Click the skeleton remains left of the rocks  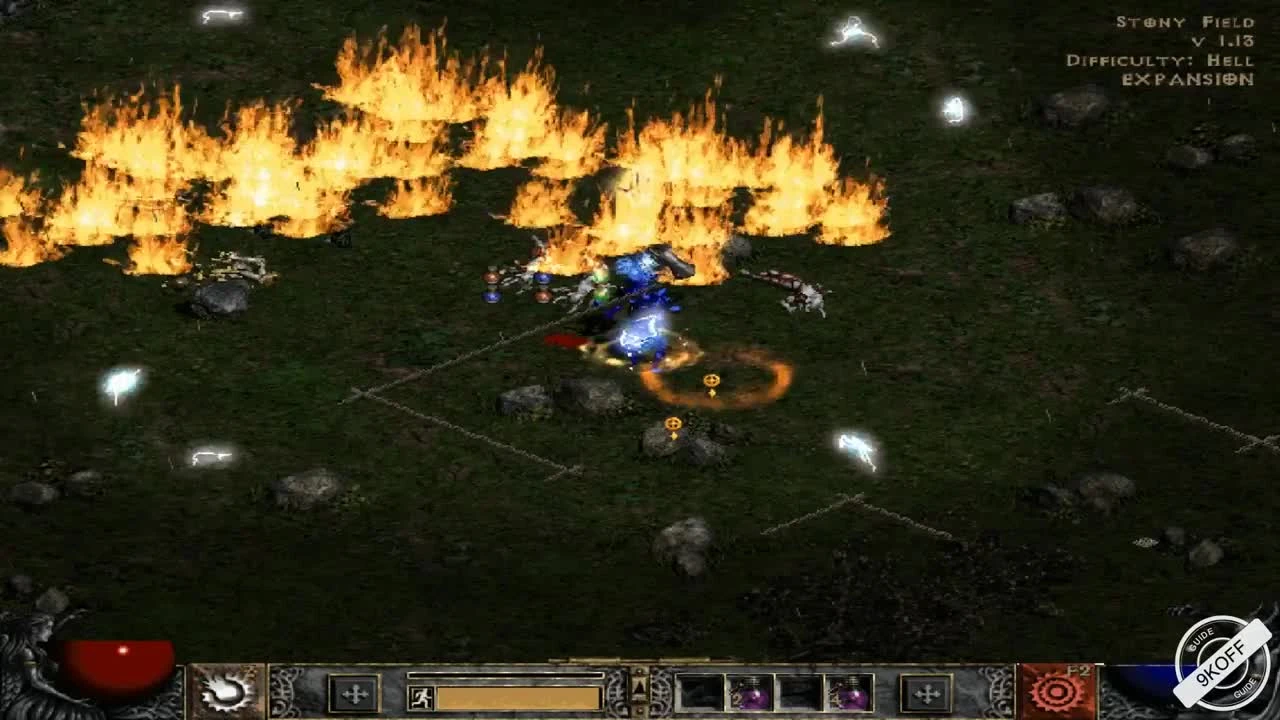(235, 268)
